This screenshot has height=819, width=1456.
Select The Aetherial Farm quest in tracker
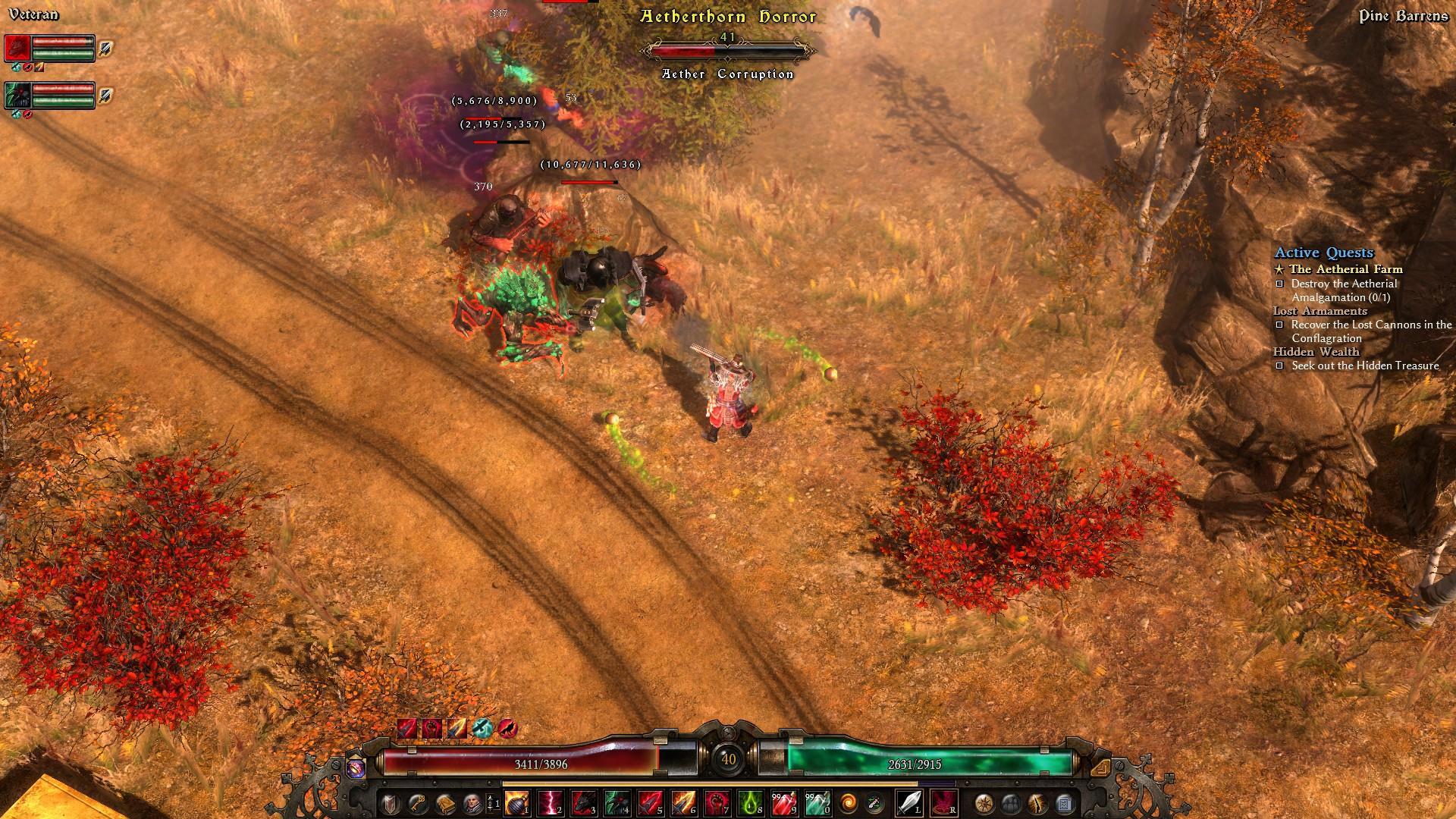click(x=1345, y=269)
